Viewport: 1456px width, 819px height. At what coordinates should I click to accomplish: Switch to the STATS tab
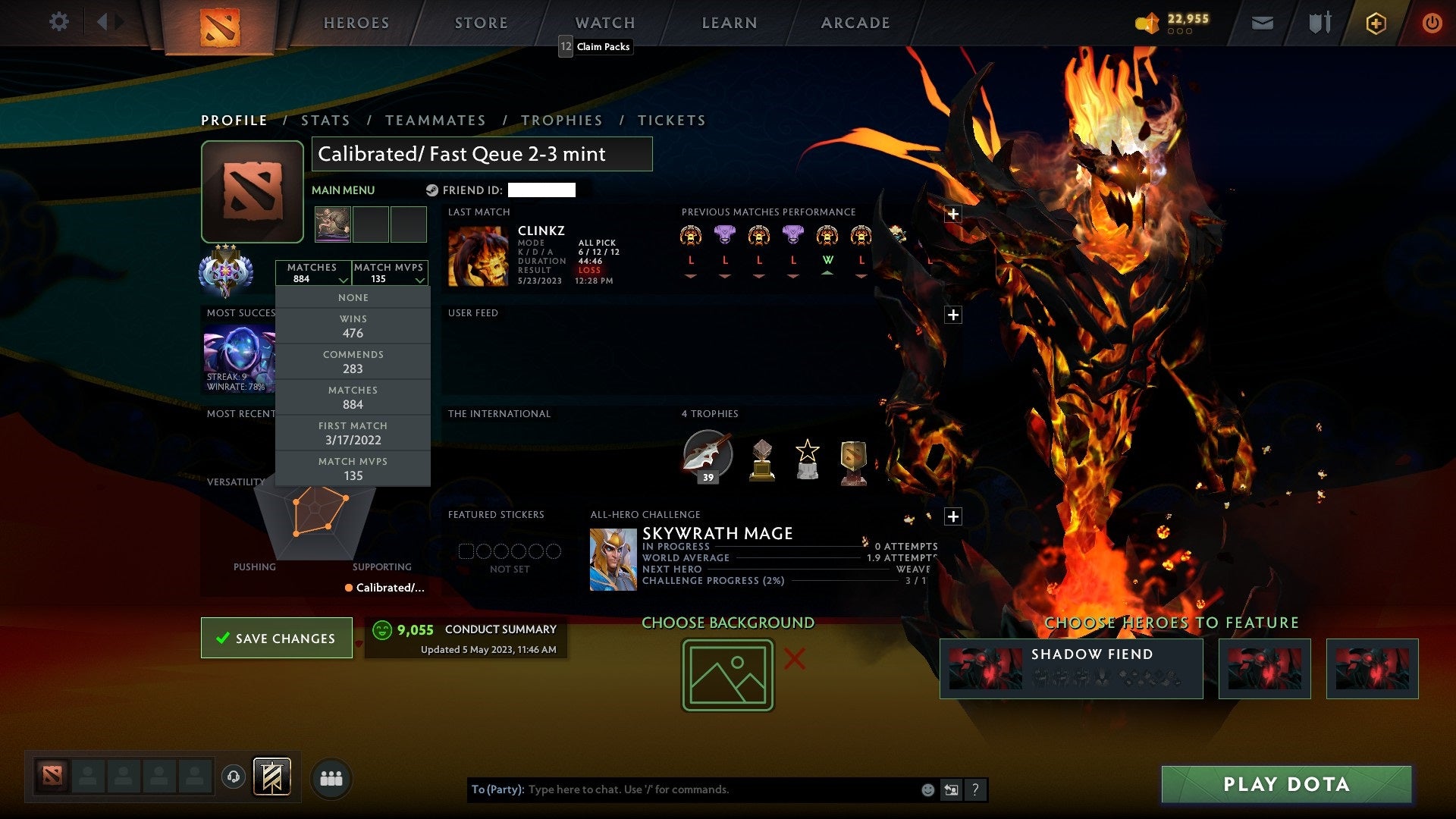325,120
